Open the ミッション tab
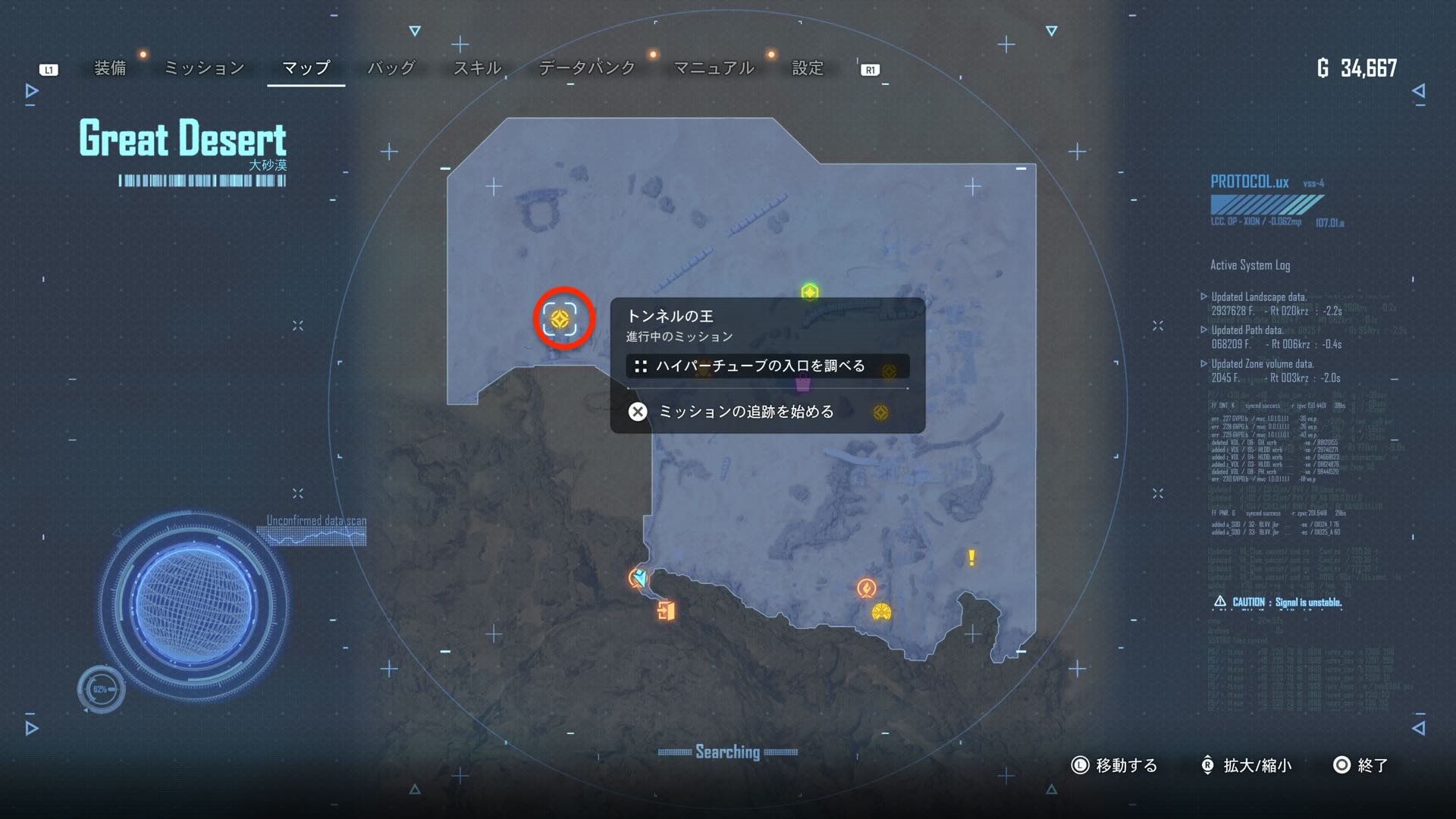The width and height of the screenshot is (1456, 819). (204, 68)
